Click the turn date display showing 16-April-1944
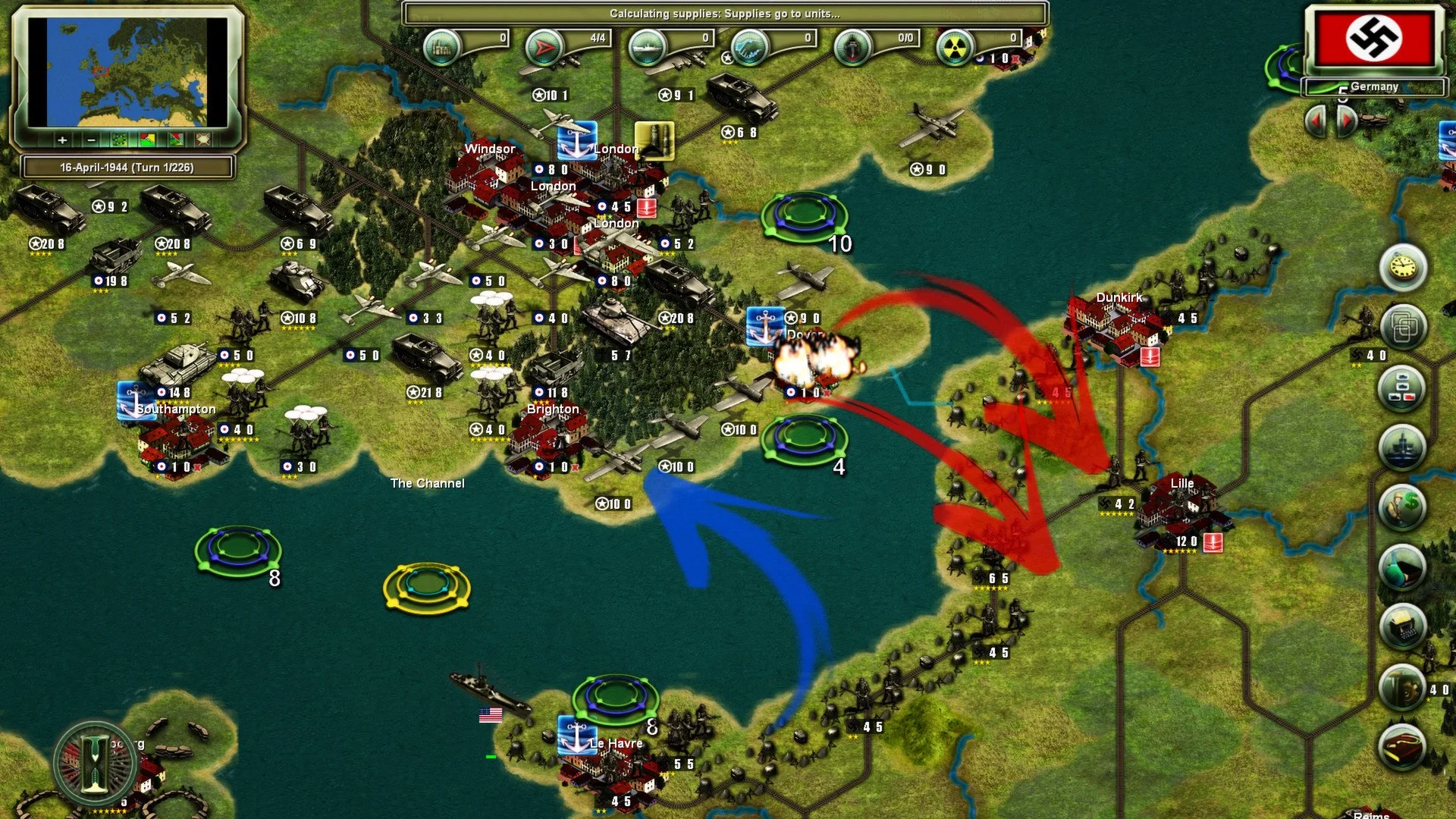 (x=126, y=165)
